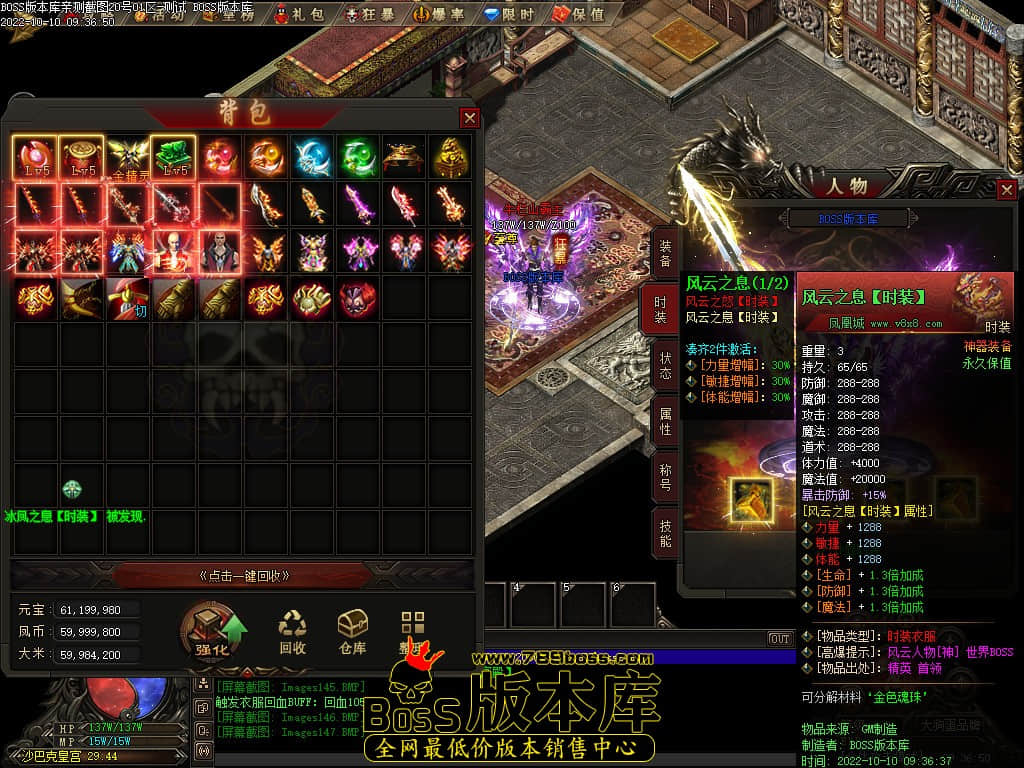Open the 状态 status tab

pos(664,364)
